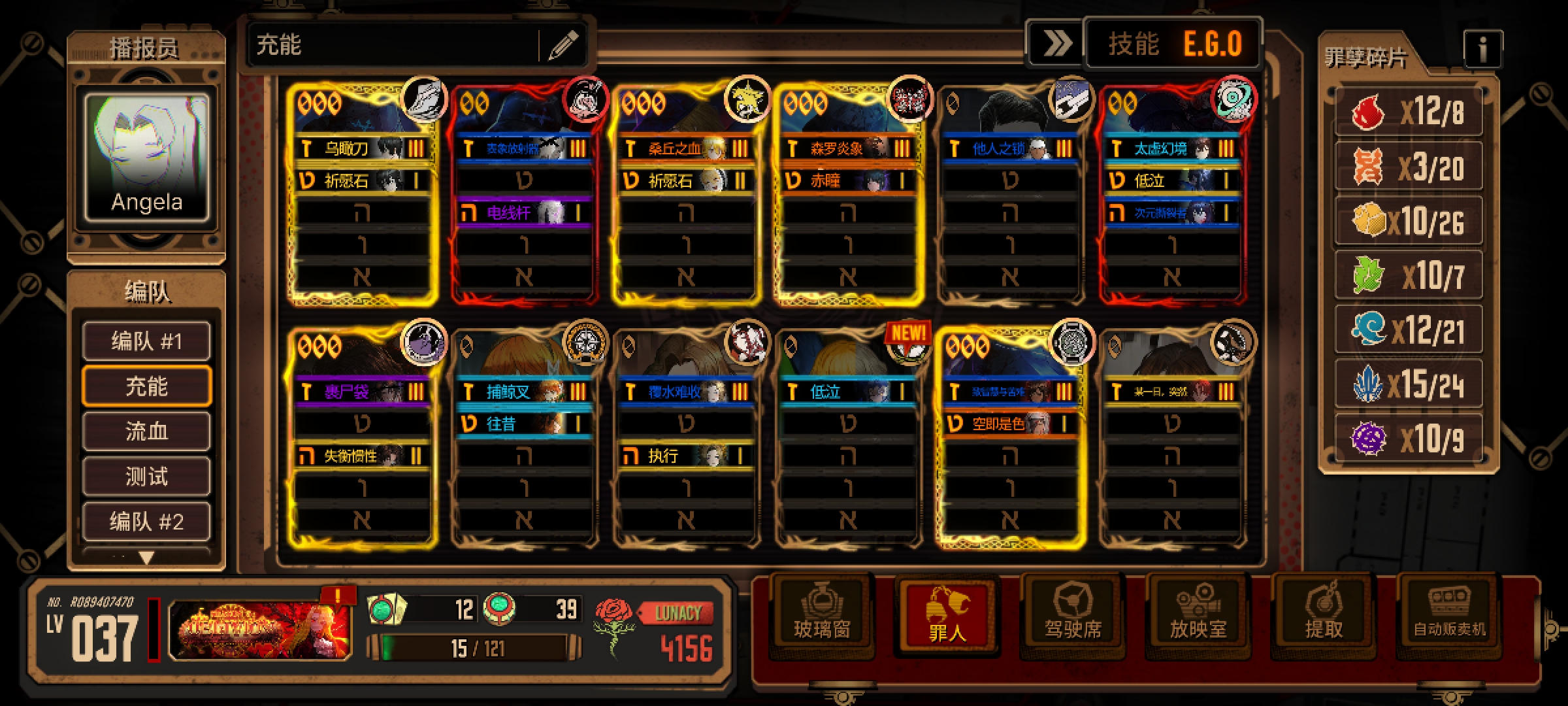The width and height of the screenshot is (1568, 706).
Task: Edit the team name with pencil icon
Action: (x=563, y=45)
